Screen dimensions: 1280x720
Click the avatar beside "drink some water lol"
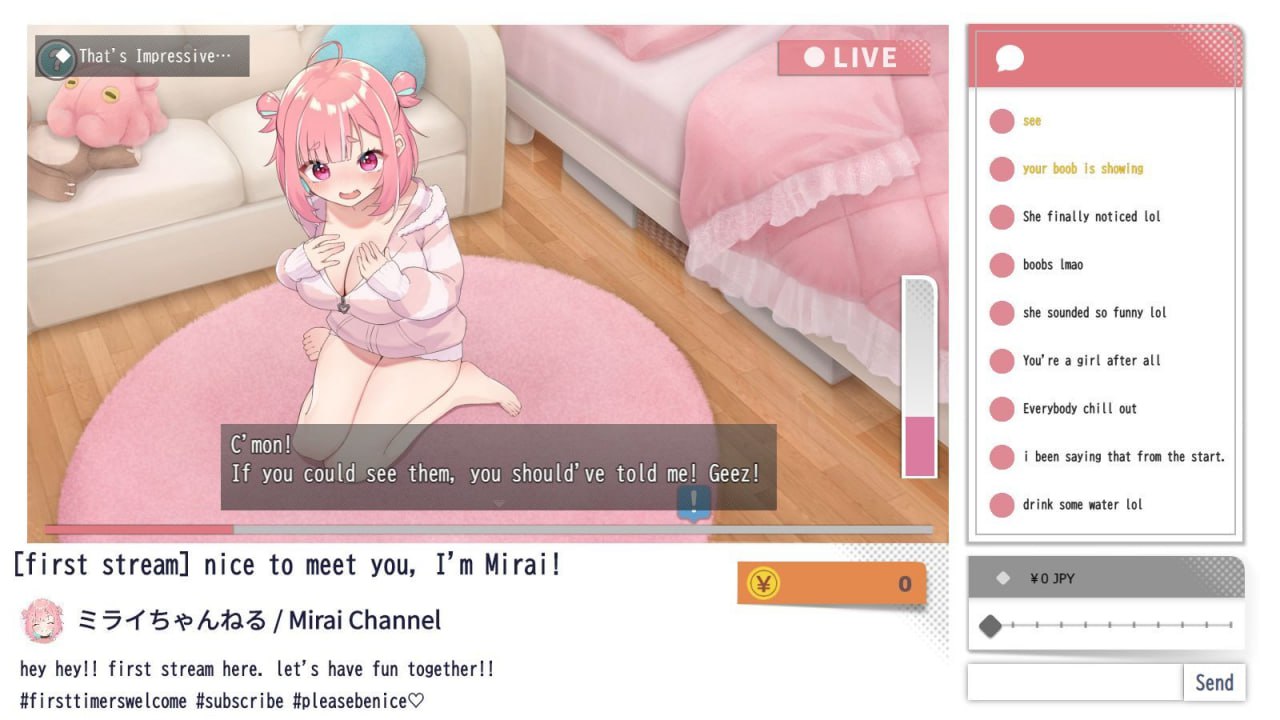[x=1002, y=505]
